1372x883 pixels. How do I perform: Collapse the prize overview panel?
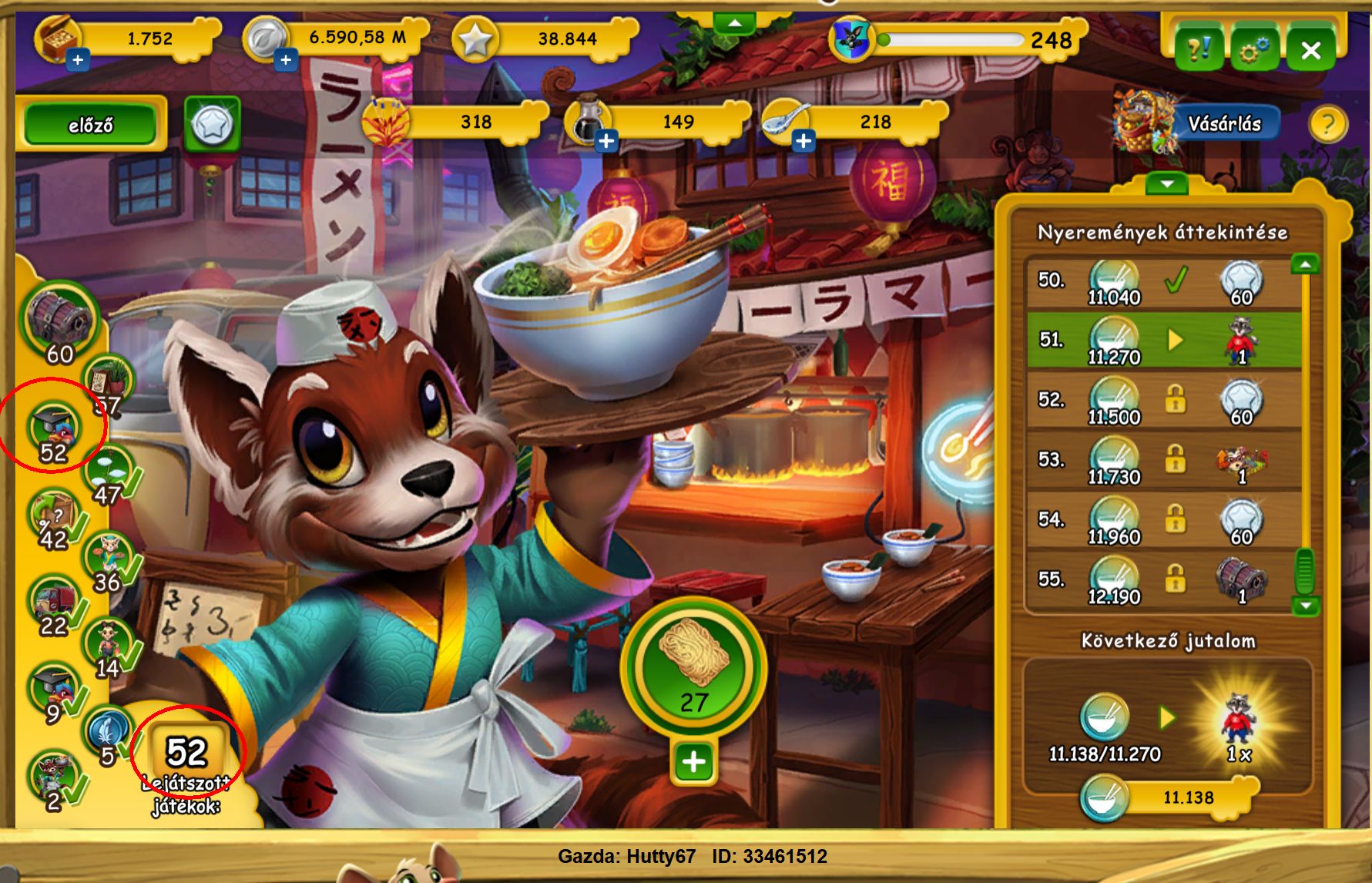click(1166, 184)
